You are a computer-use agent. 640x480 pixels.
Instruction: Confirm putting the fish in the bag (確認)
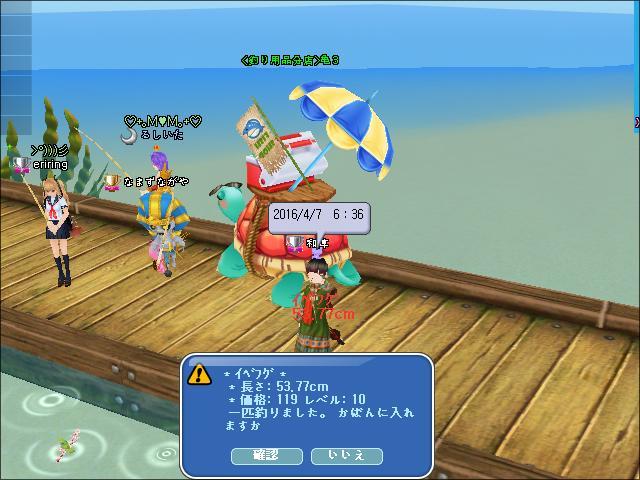click(x=266, y=455)
